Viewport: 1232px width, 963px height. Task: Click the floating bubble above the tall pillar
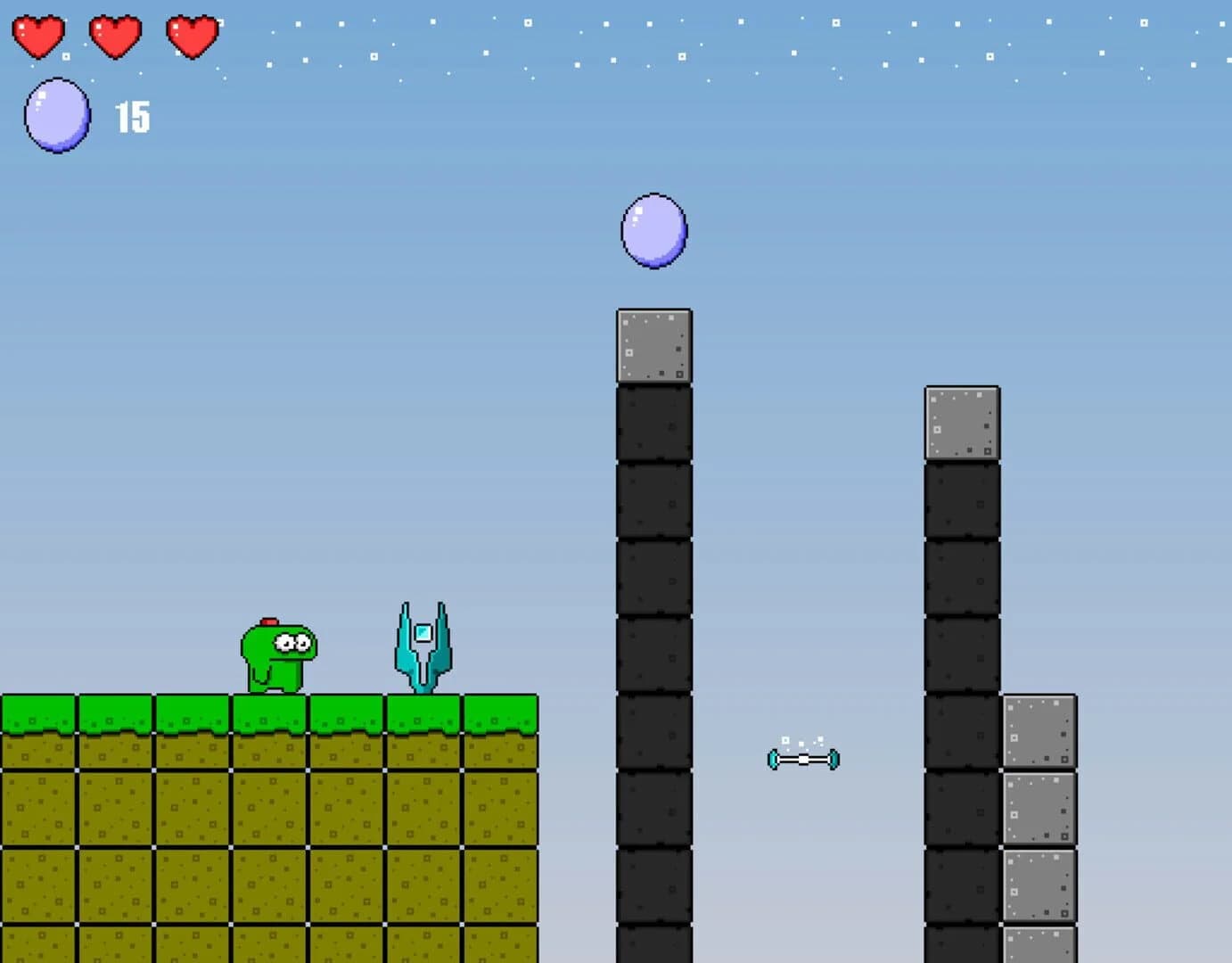(x=654, y=232)
